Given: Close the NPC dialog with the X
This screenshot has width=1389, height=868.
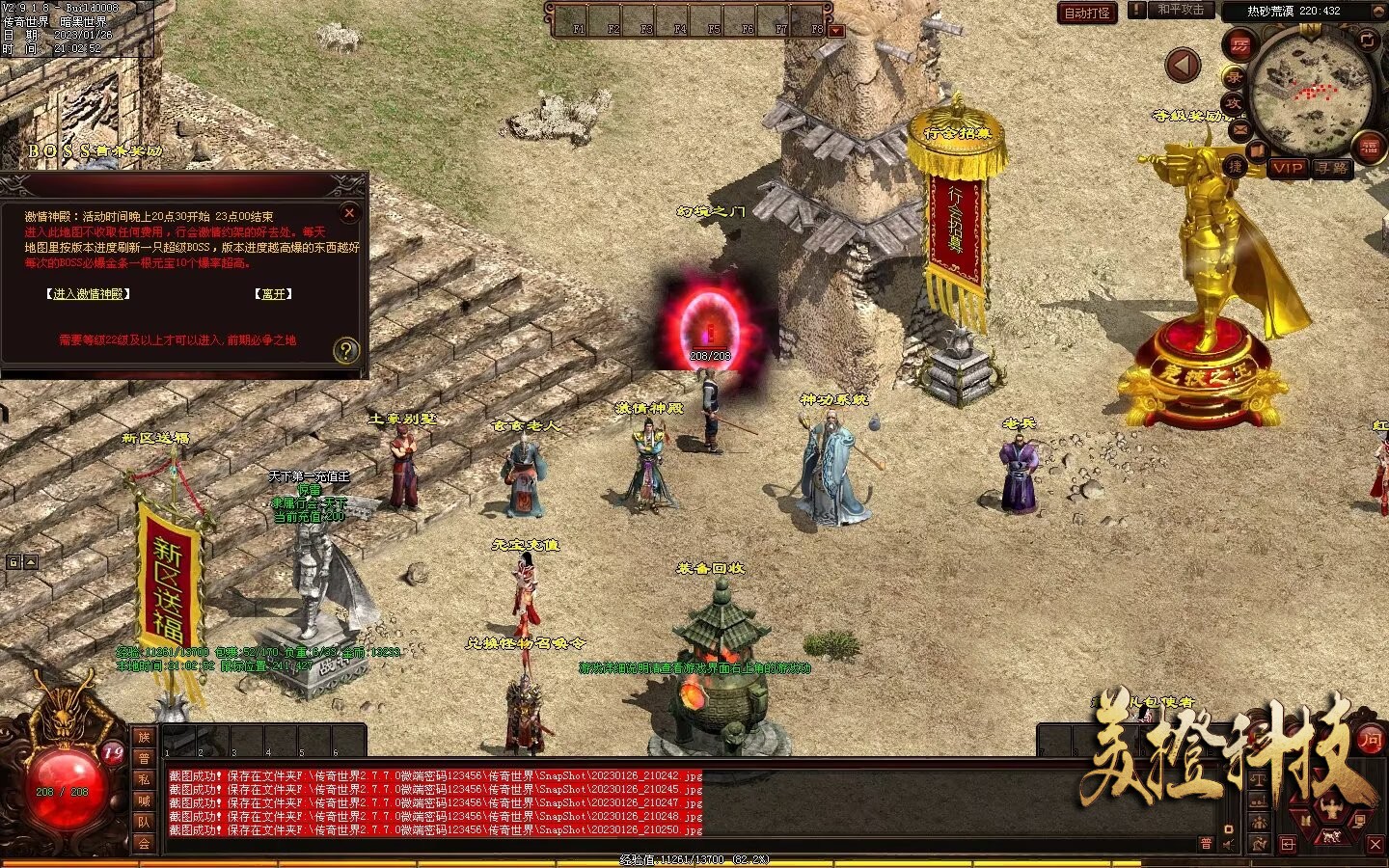Looking at the screenshot, I should click(x=349, y=213).
